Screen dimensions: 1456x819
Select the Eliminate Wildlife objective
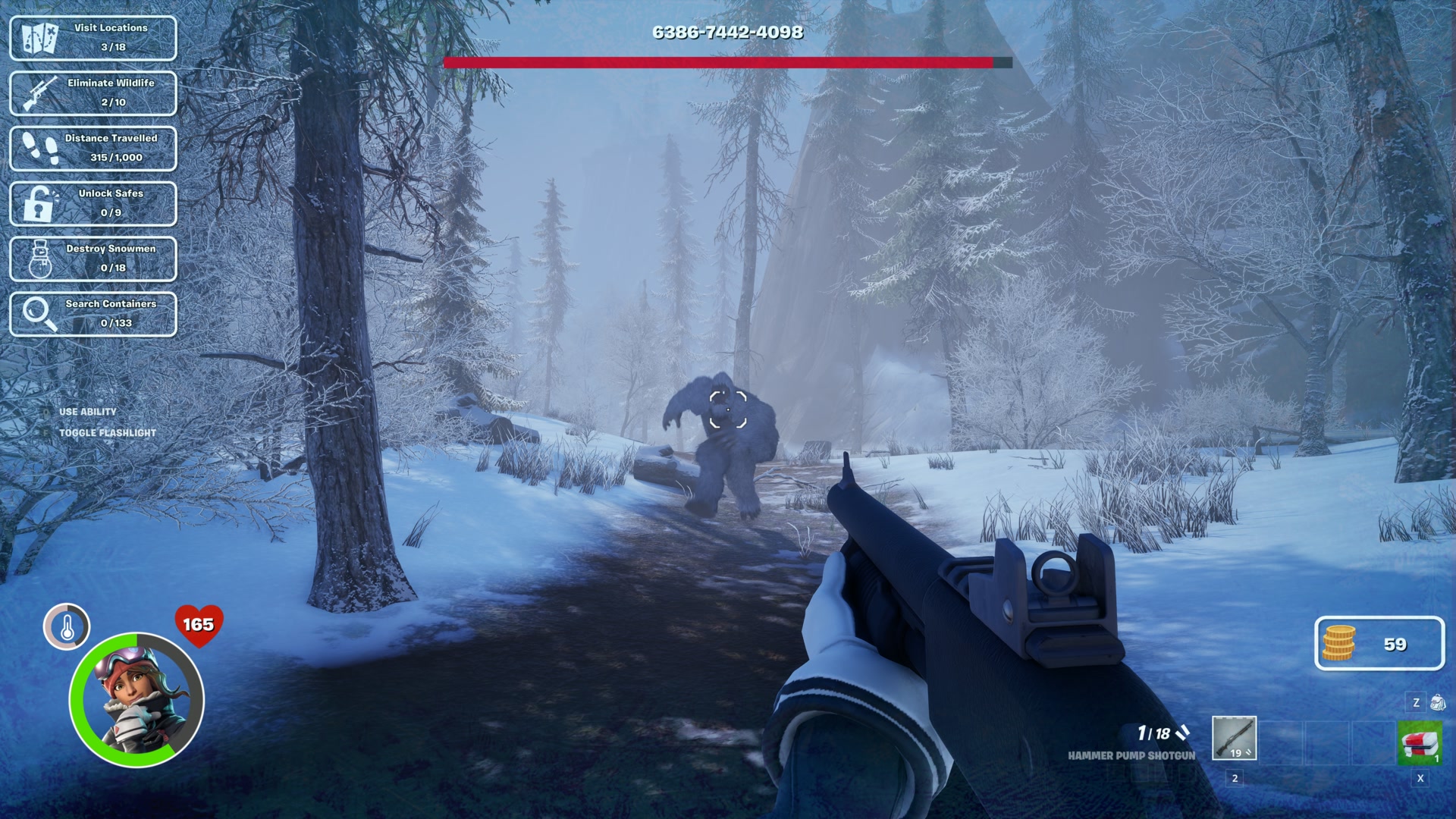93,93
